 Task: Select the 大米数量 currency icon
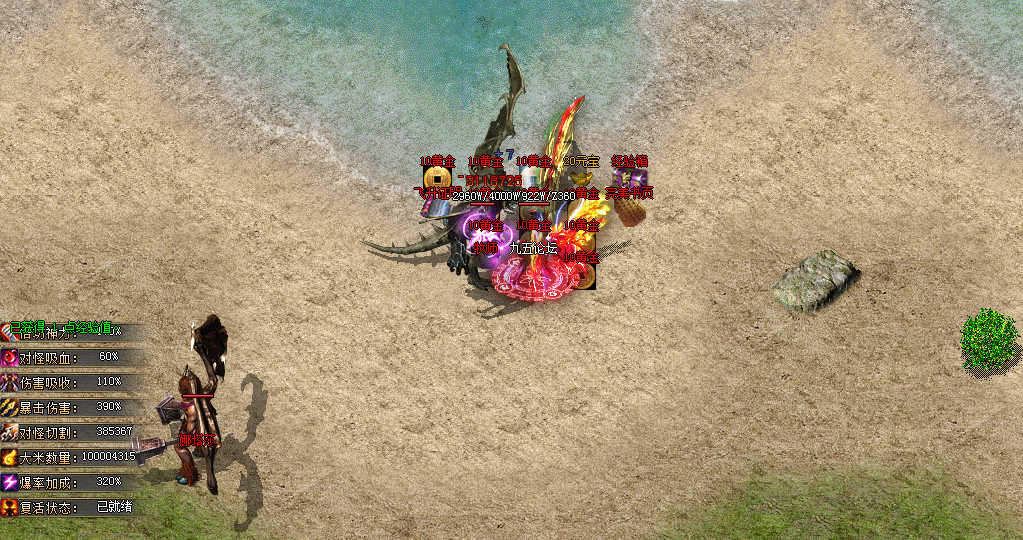[x=10, y=457]
